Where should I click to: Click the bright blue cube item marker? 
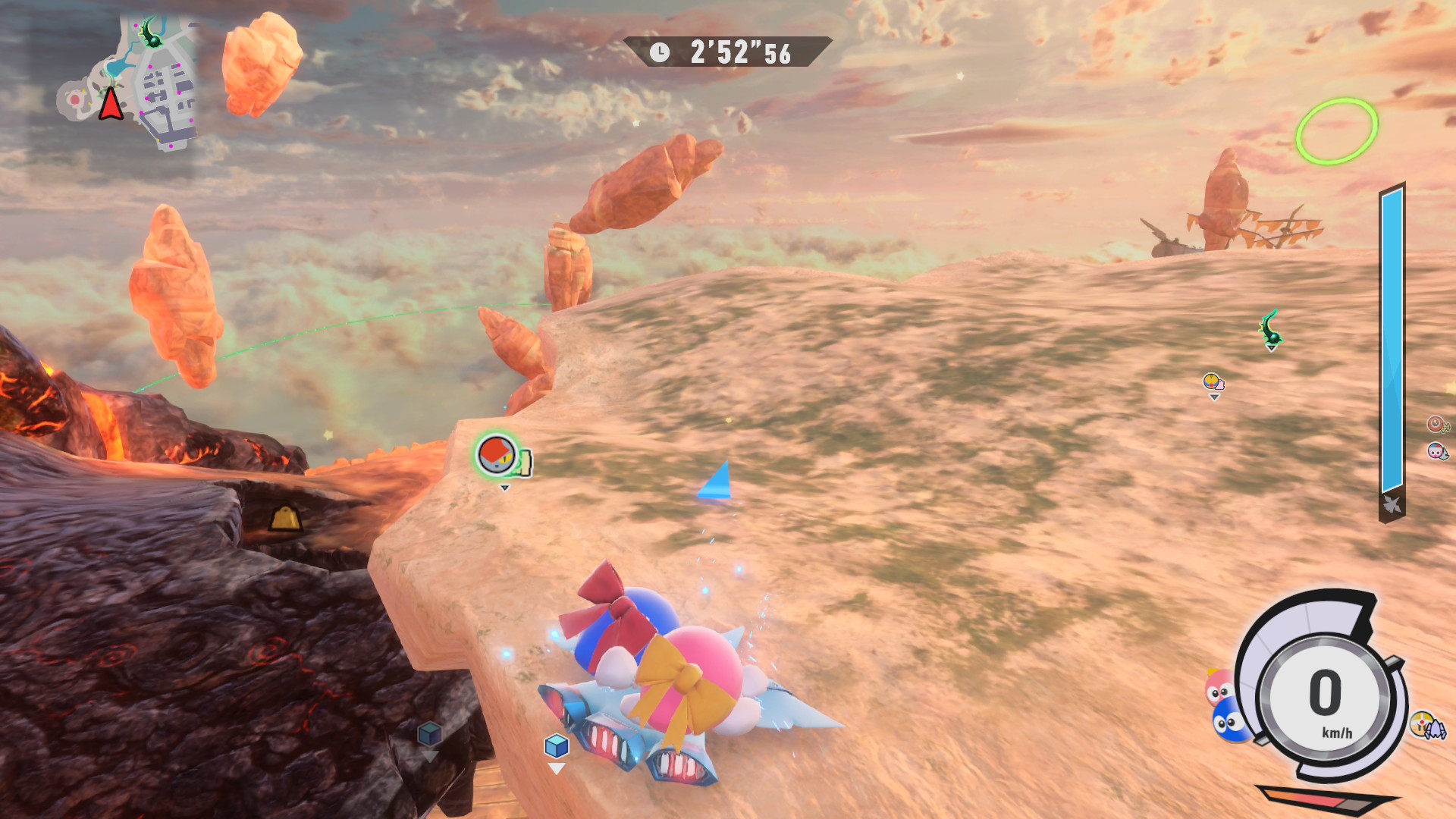tap(557, 746)
